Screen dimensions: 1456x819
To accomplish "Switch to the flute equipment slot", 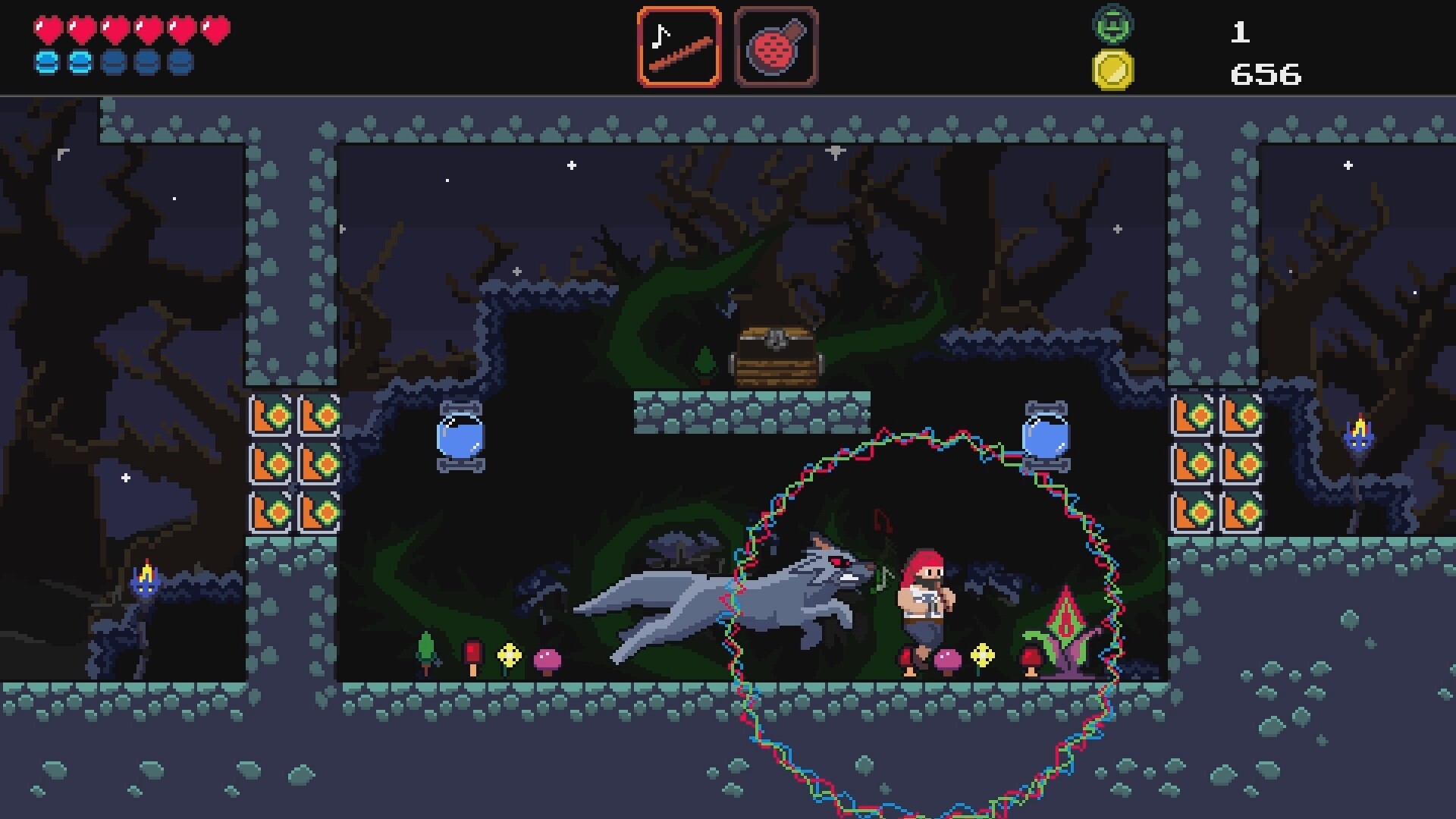I will [680, 47].
